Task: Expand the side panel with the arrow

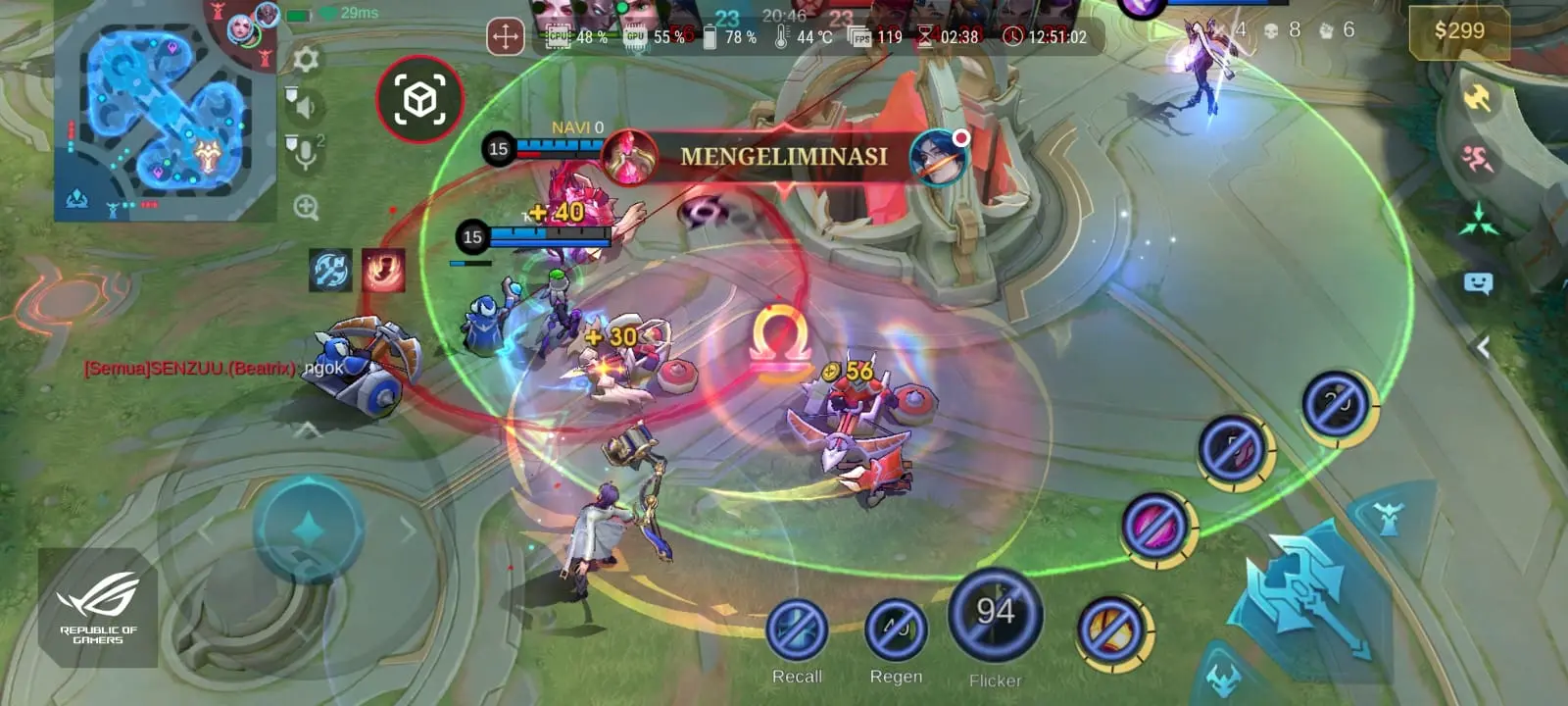Action: pyautogui.click(x=1484, y=347)
